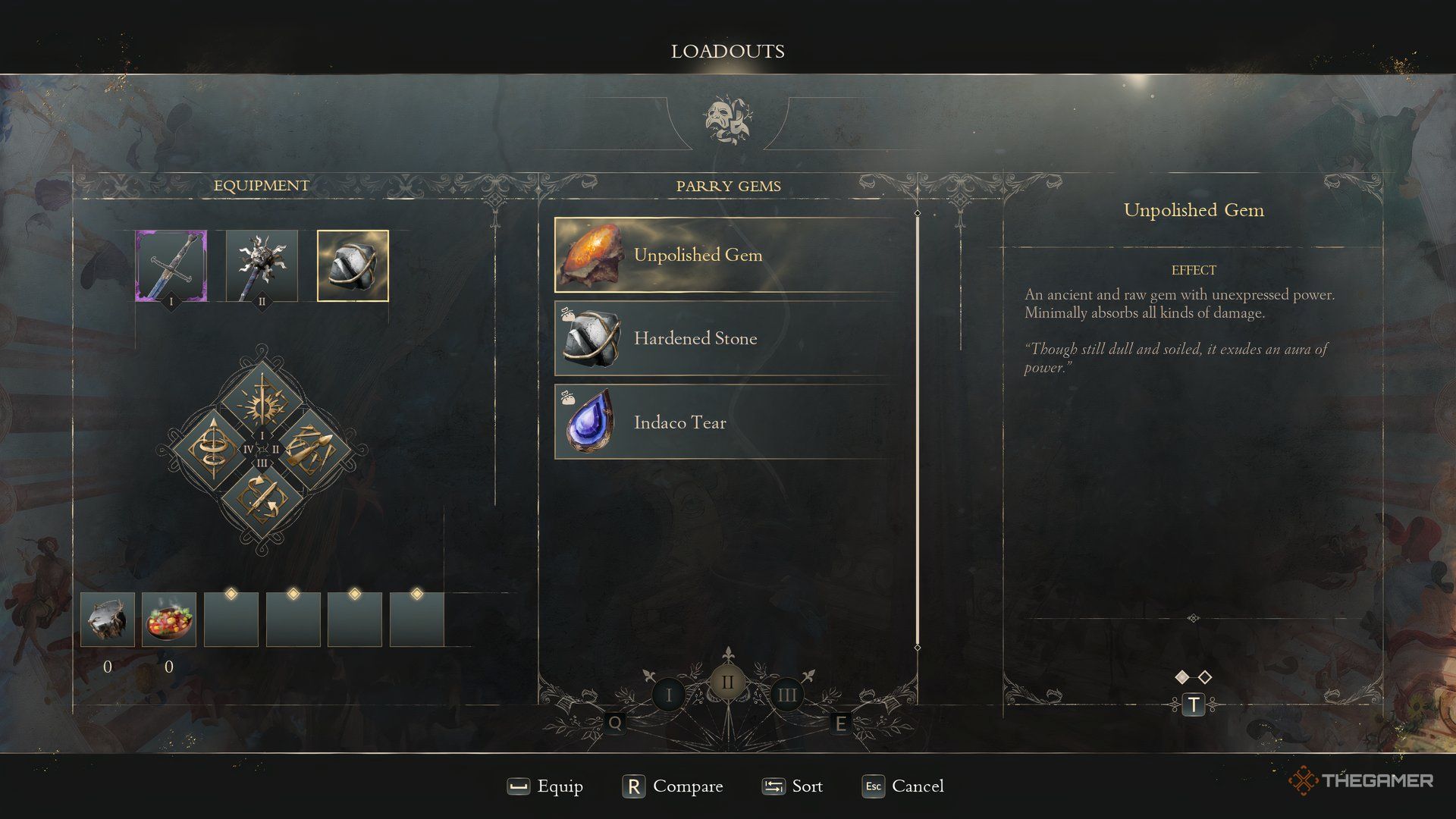The width and height of the screenshot is (1456, 819).
Task: Select the current loadout II tab
Action: click(727, 682)
